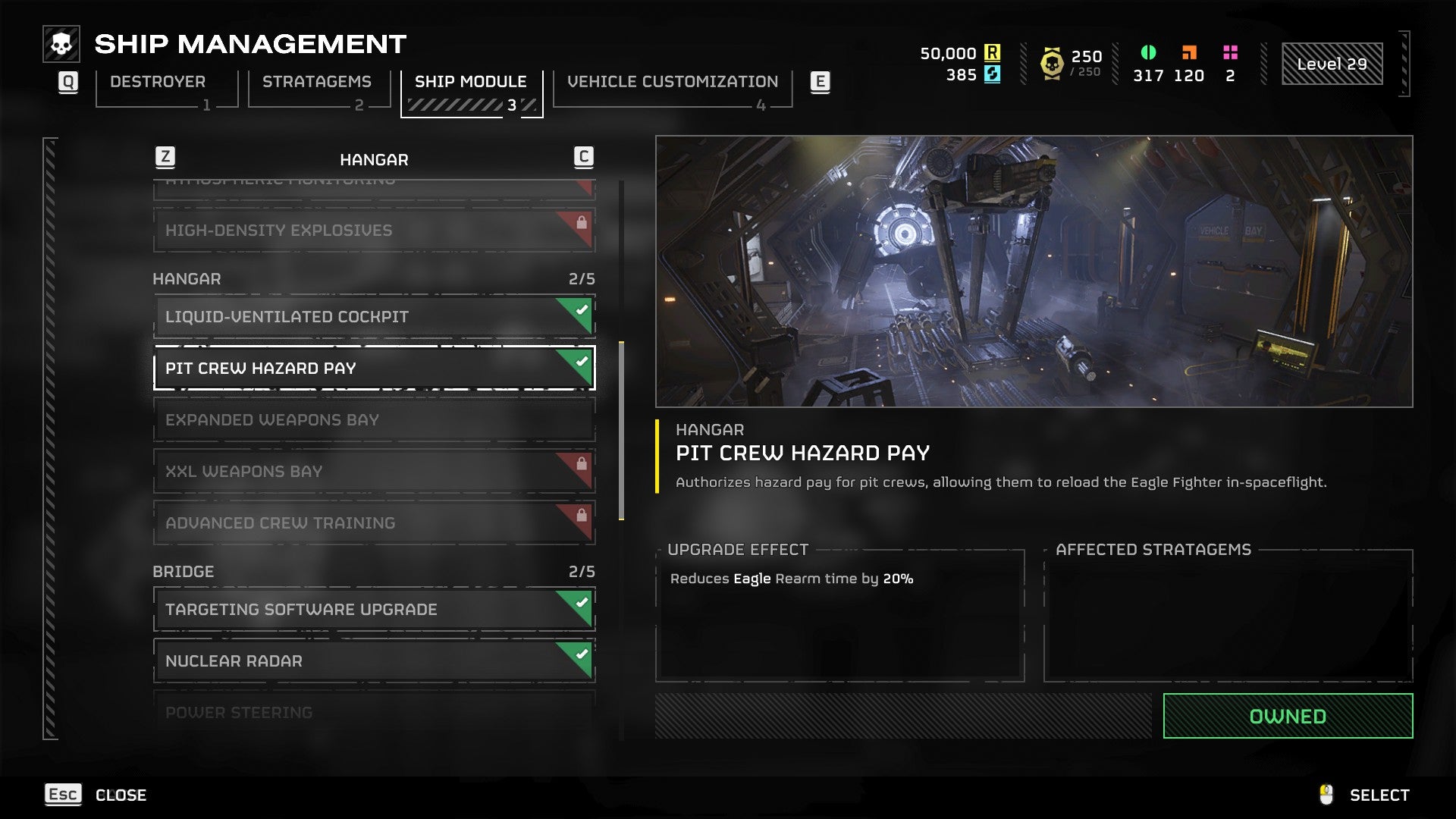Select the Ship Module tab
The height and width of the screenshot is (819, 1456).
click(470, 82)
